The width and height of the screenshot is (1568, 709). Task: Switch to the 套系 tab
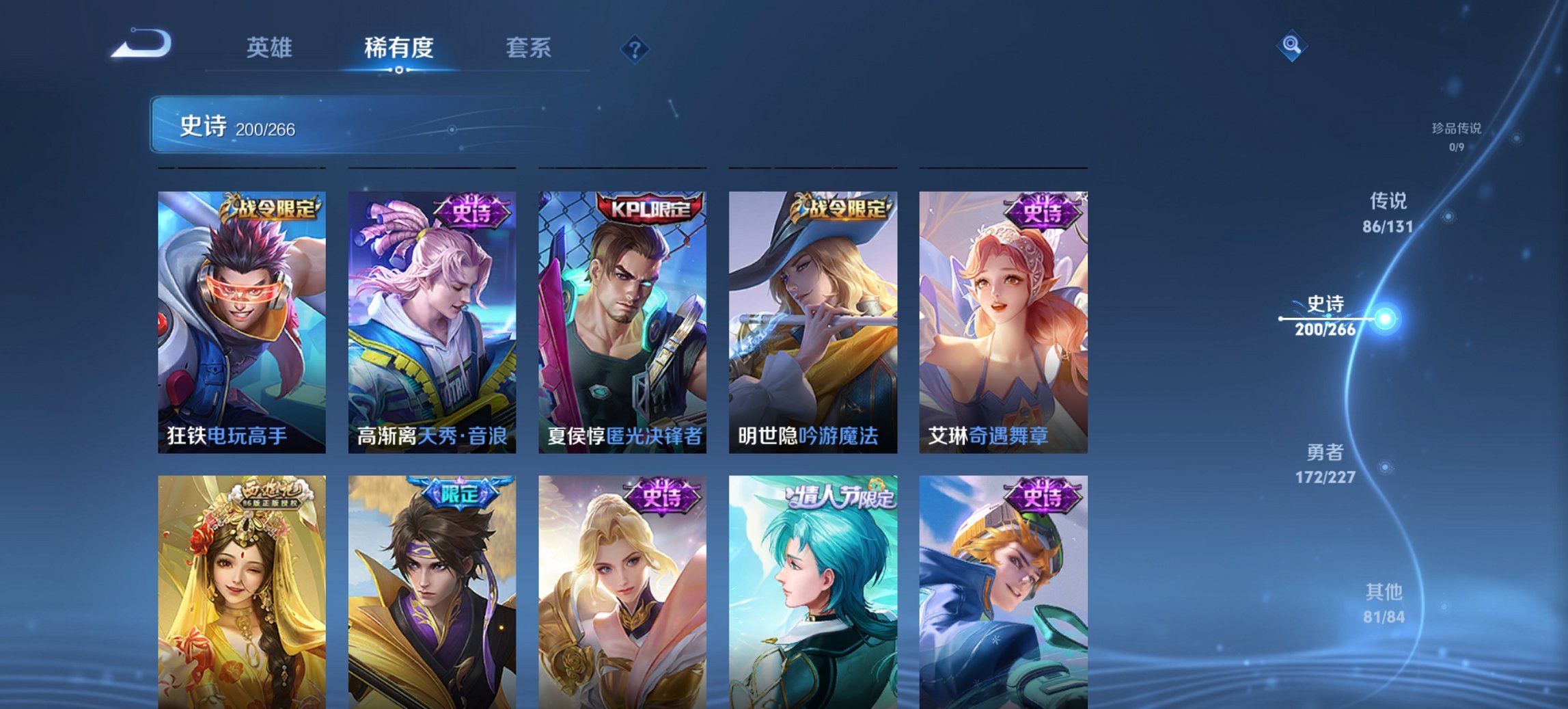pos(528,48)
